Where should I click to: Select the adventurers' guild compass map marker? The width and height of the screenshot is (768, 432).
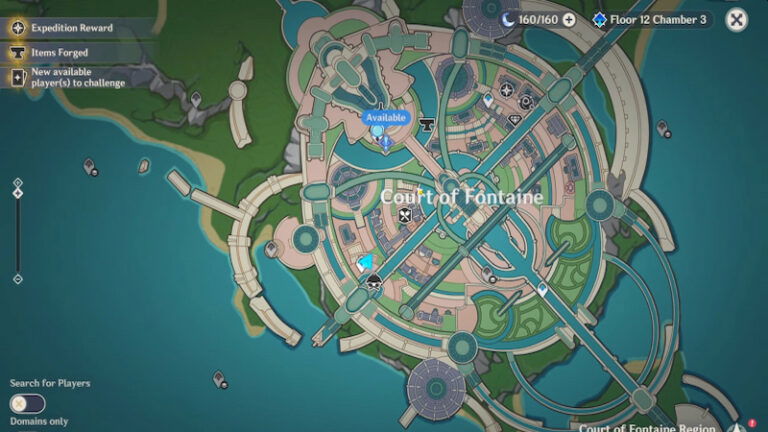(507, 91)
